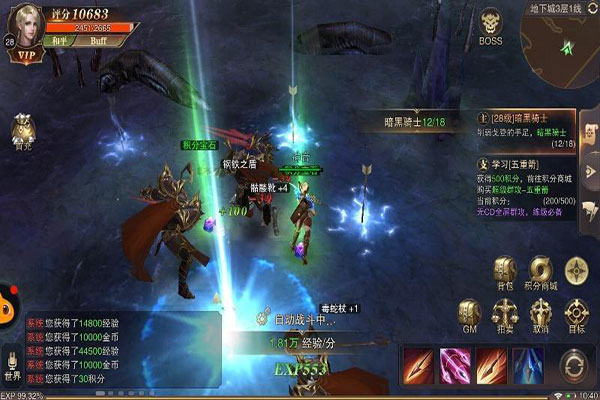Open the GM chest icon
This screenshot has width=600, height=400.
[468, 313]
